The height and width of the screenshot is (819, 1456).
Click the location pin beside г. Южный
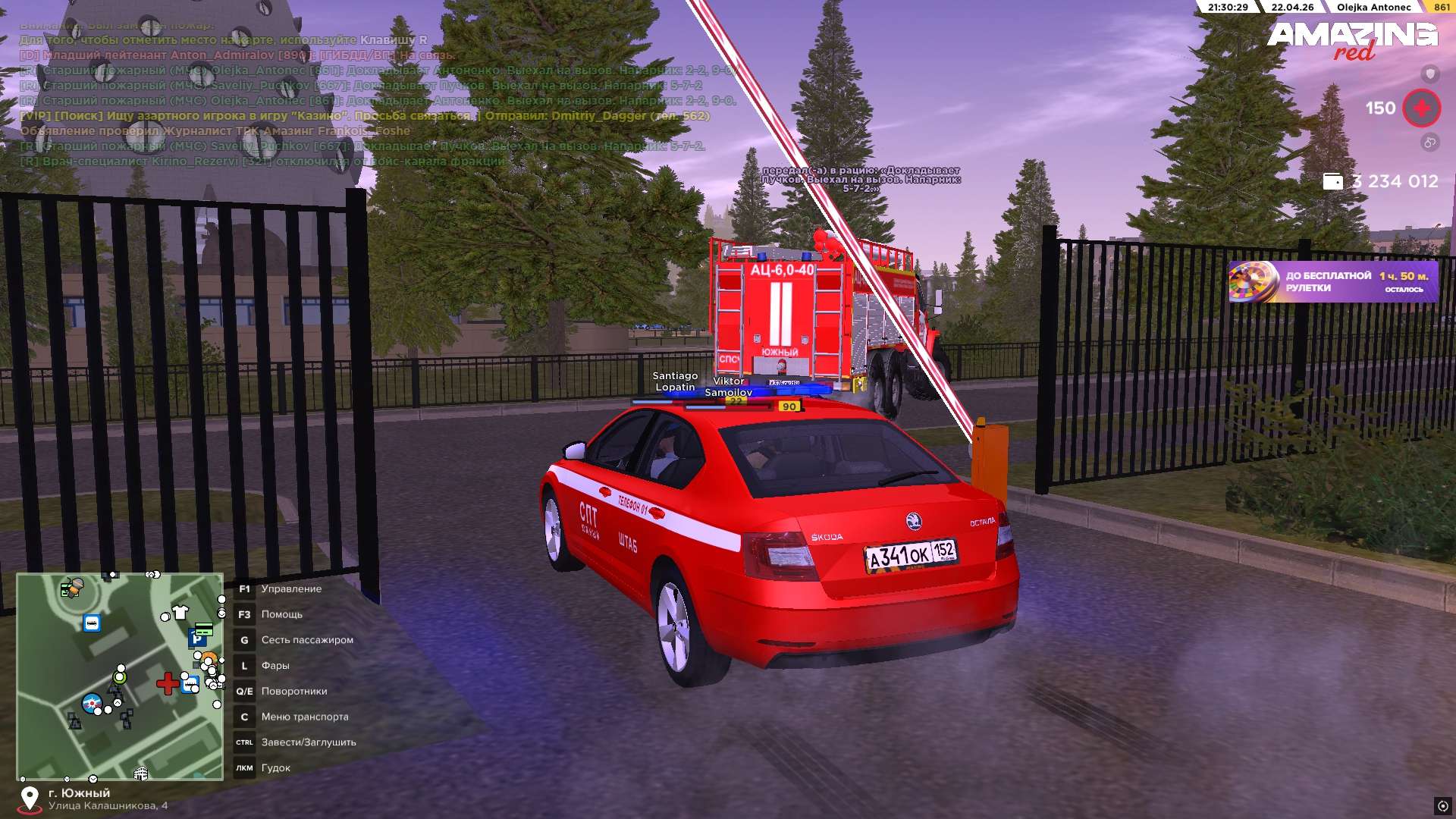tap(30, 799)
